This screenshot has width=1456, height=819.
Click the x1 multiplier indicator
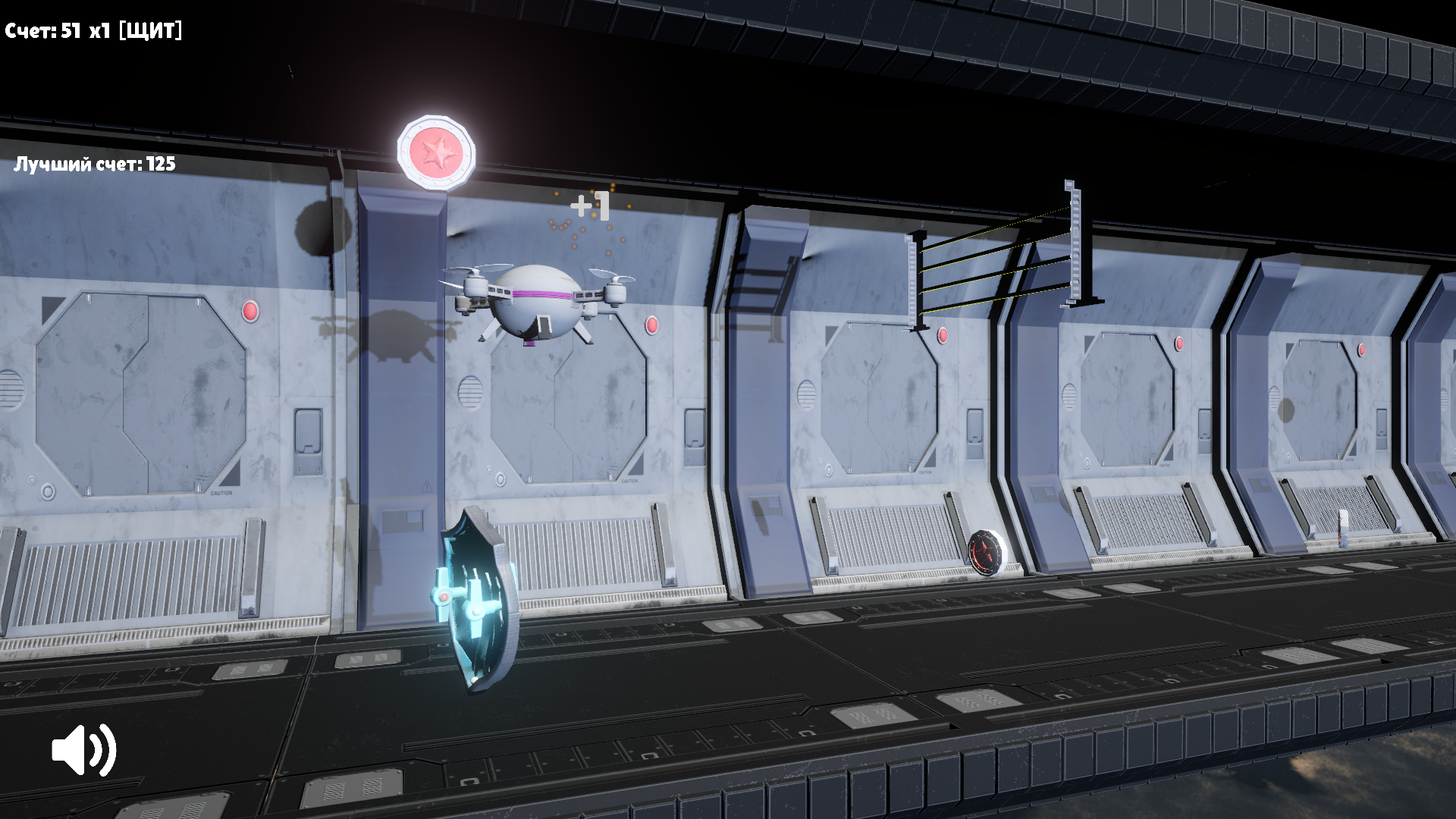coord(99,30)
